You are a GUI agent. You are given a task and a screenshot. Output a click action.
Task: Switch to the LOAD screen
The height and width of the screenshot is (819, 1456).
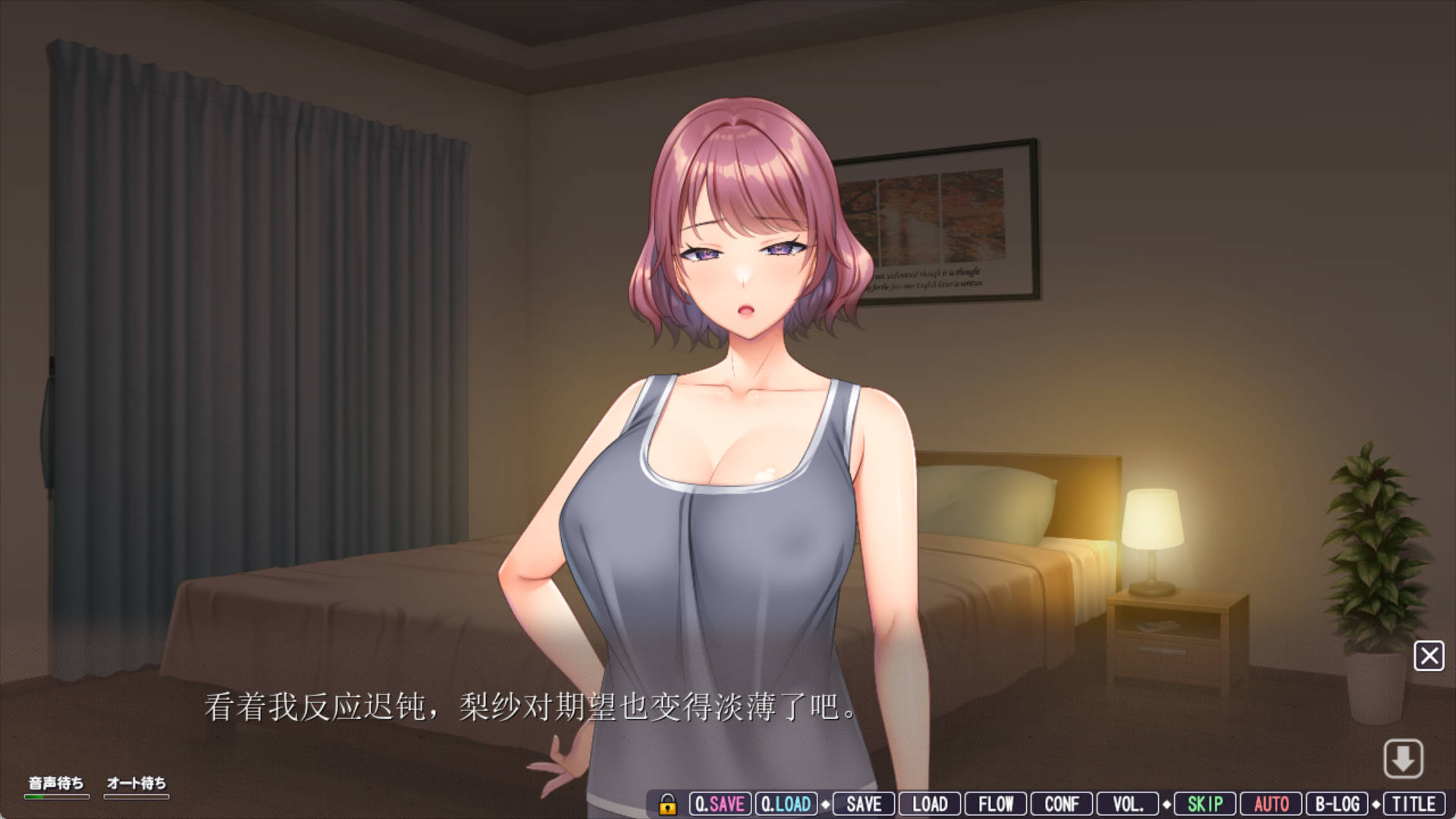click(930, 803)
